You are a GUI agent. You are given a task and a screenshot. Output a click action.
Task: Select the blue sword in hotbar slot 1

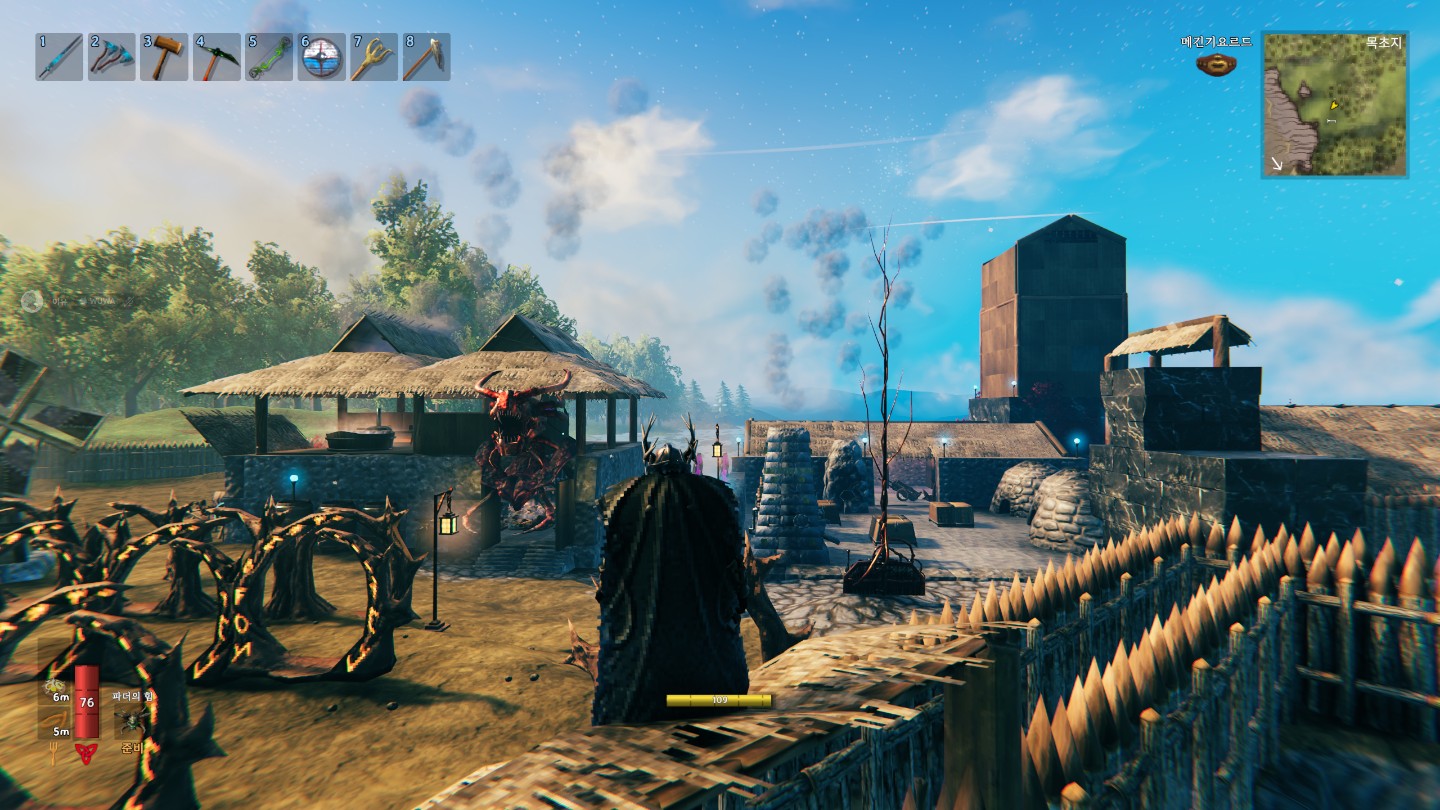point(59,57)
